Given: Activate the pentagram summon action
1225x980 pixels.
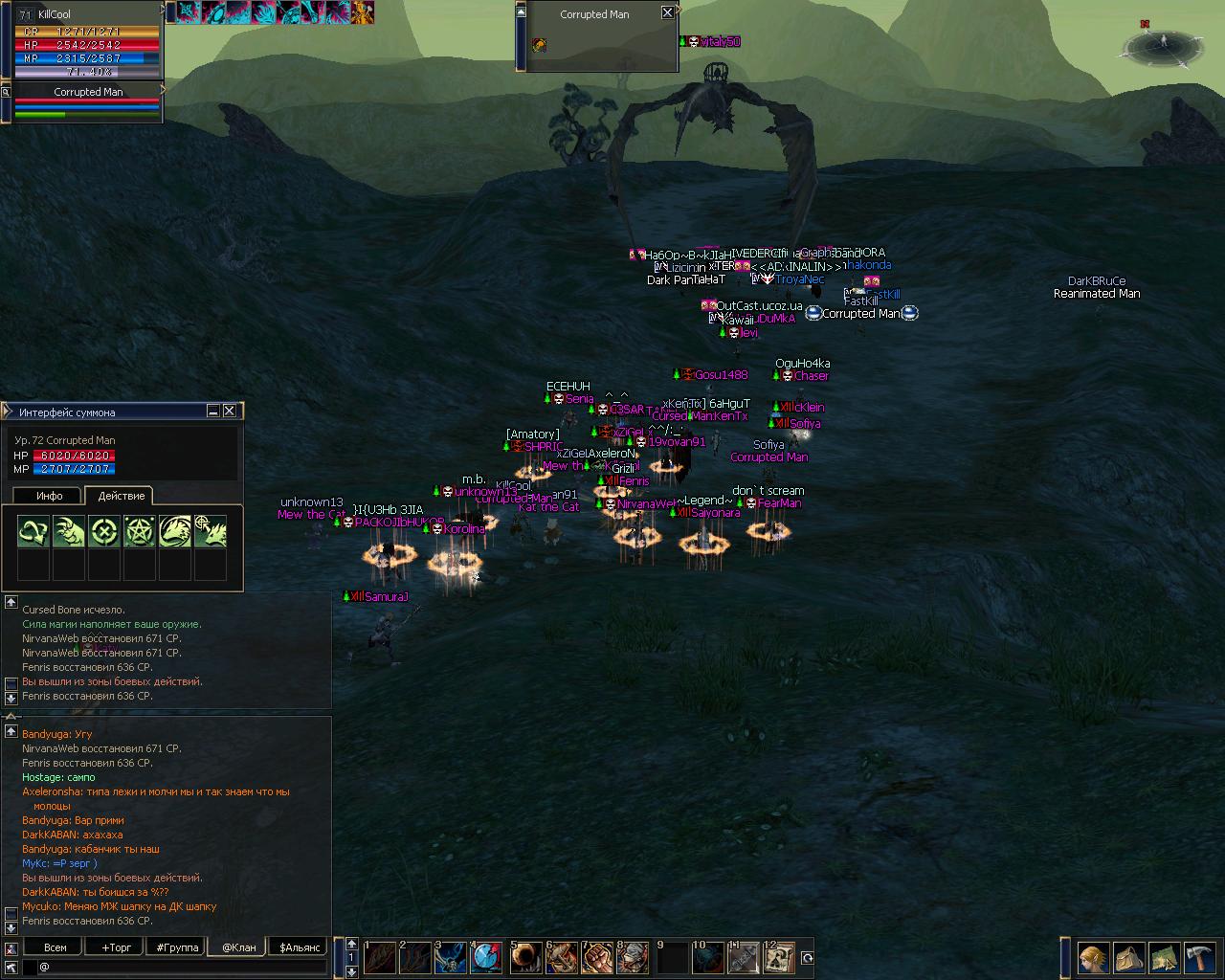Looking at the screenshot, I should coord(139,531).
